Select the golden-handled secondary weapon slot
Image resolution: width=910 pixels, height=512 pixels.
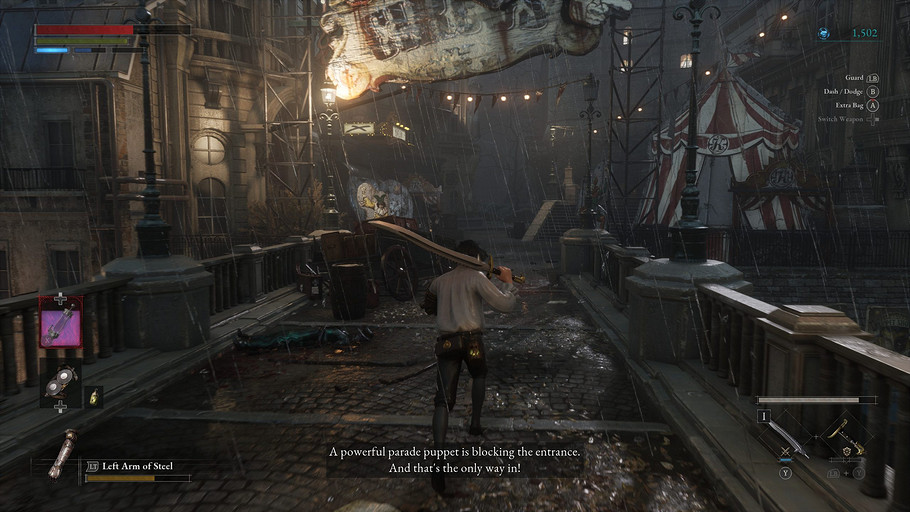(x=846, y=437)
